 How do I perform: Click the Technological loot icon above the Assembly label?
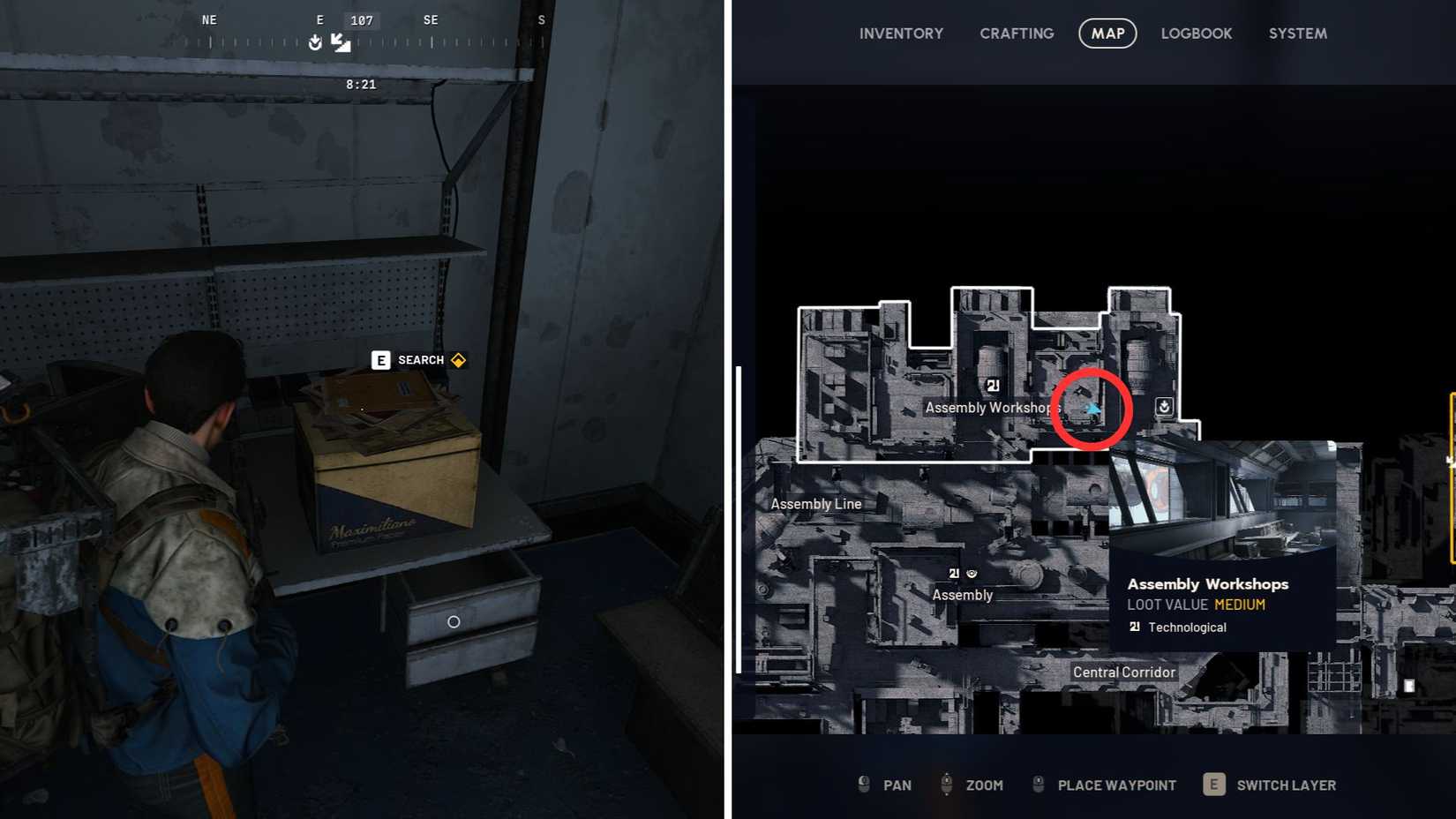click(x=954, y=573)
